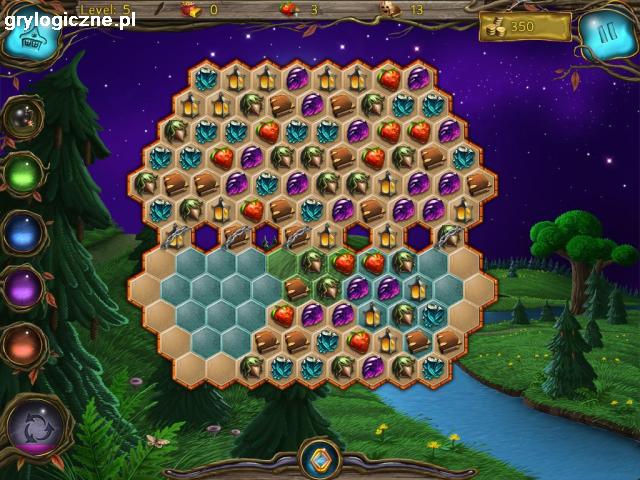The width and height of the screenshot is (640, 480).
Task: Select the blue orb power-up
Action: pos(22,233)
